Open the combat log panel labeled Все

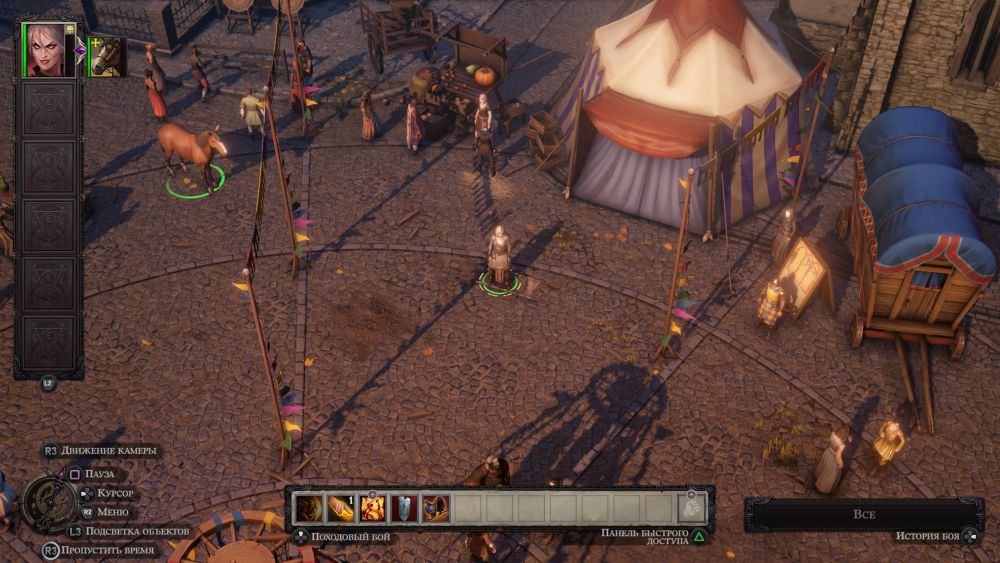[x=863, y=514]
